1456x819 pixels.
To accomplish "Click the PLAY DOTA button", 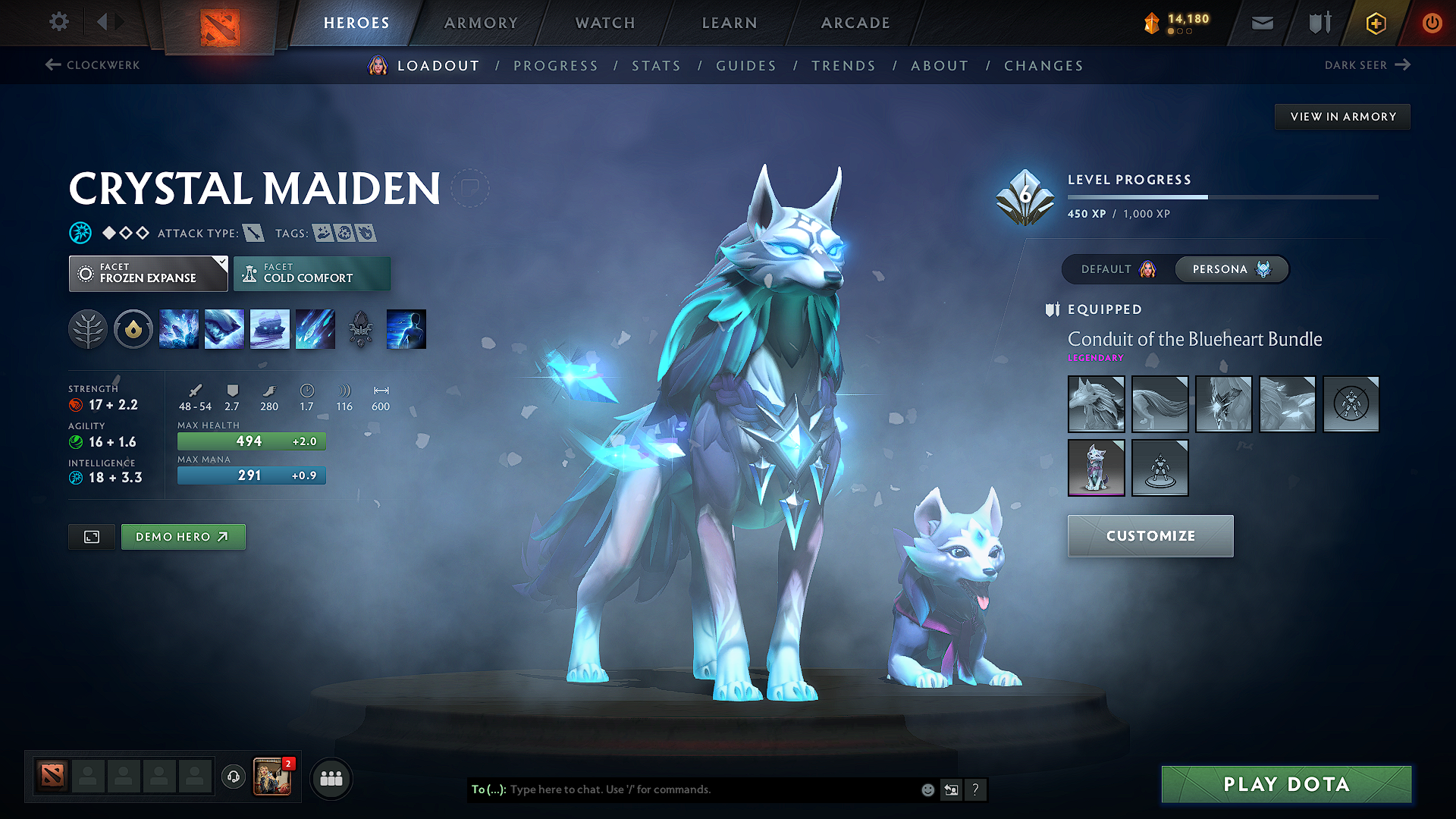I will tap(1285, 784).
